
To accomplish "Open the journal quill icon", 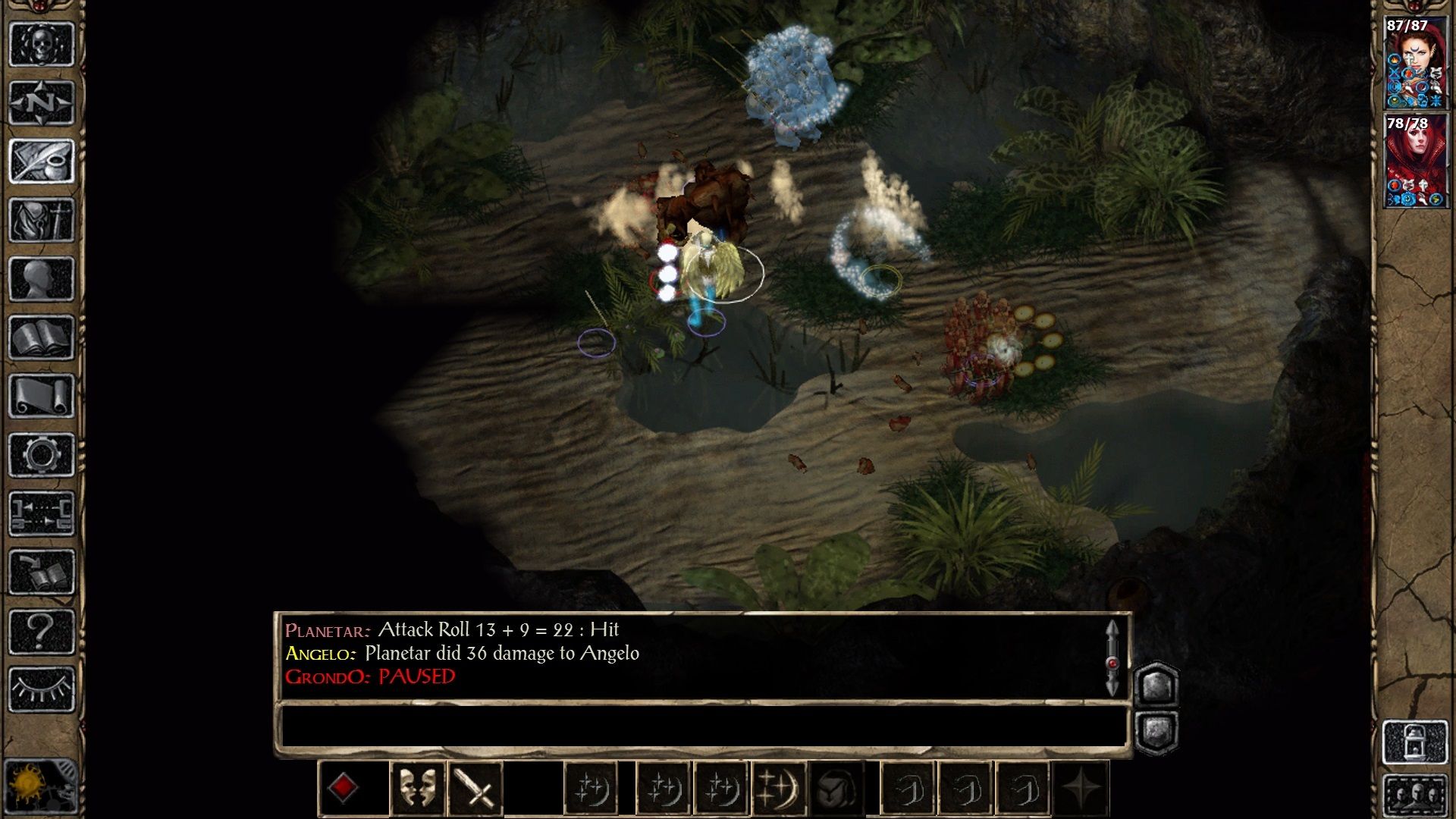I will [42, 161].
